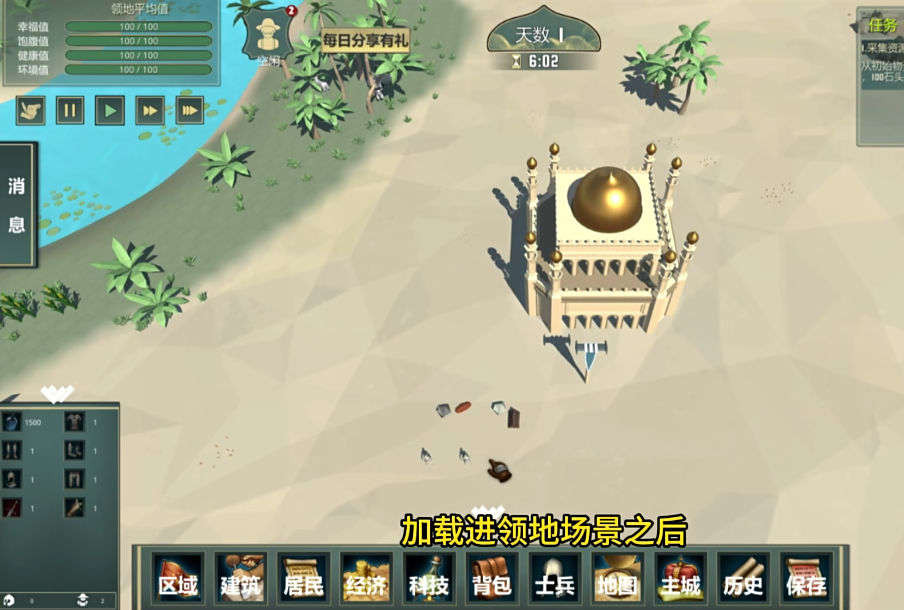The height and width of the screenshot is (610, 904).
Task: Open the 士兵 (Soldiers) menu
Action: [554, 580]
